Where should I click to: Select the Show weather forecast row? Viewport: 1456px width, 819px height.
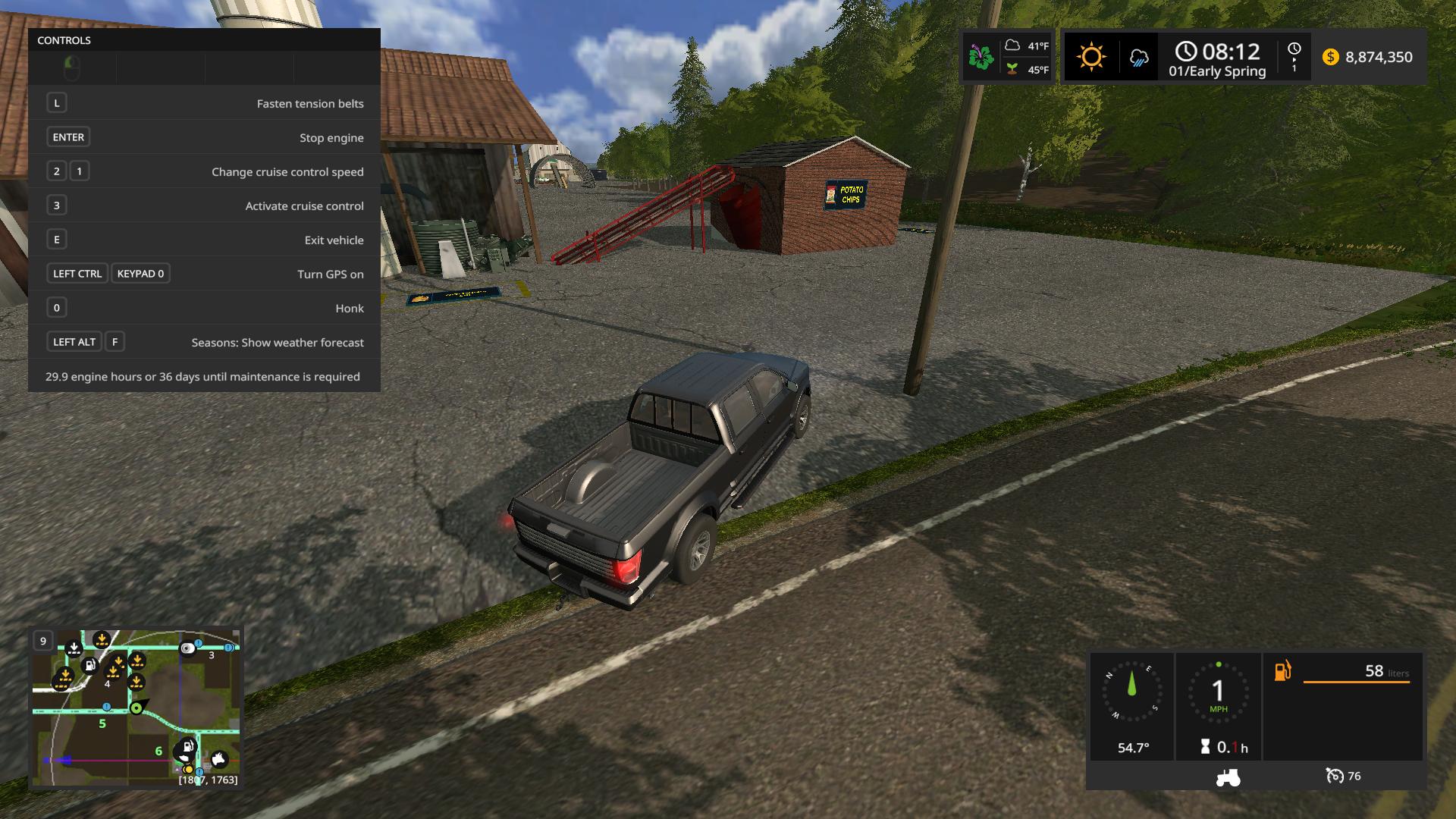click(204, 342)
